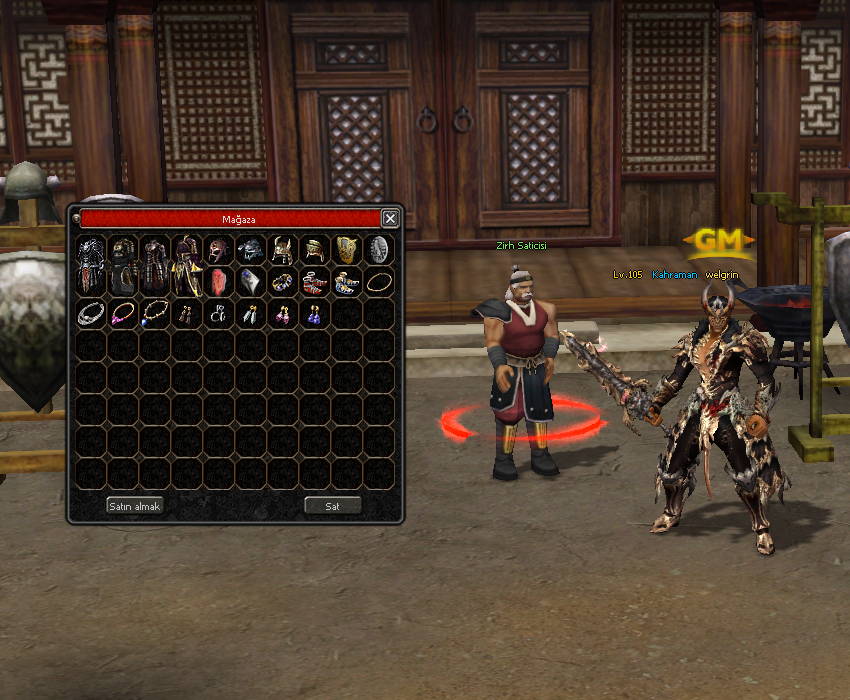Image resolution: width=850 pixels, height=700 pixels.
Task: Choose the blue pendant bead necklace
Action: tap(155, 313)
